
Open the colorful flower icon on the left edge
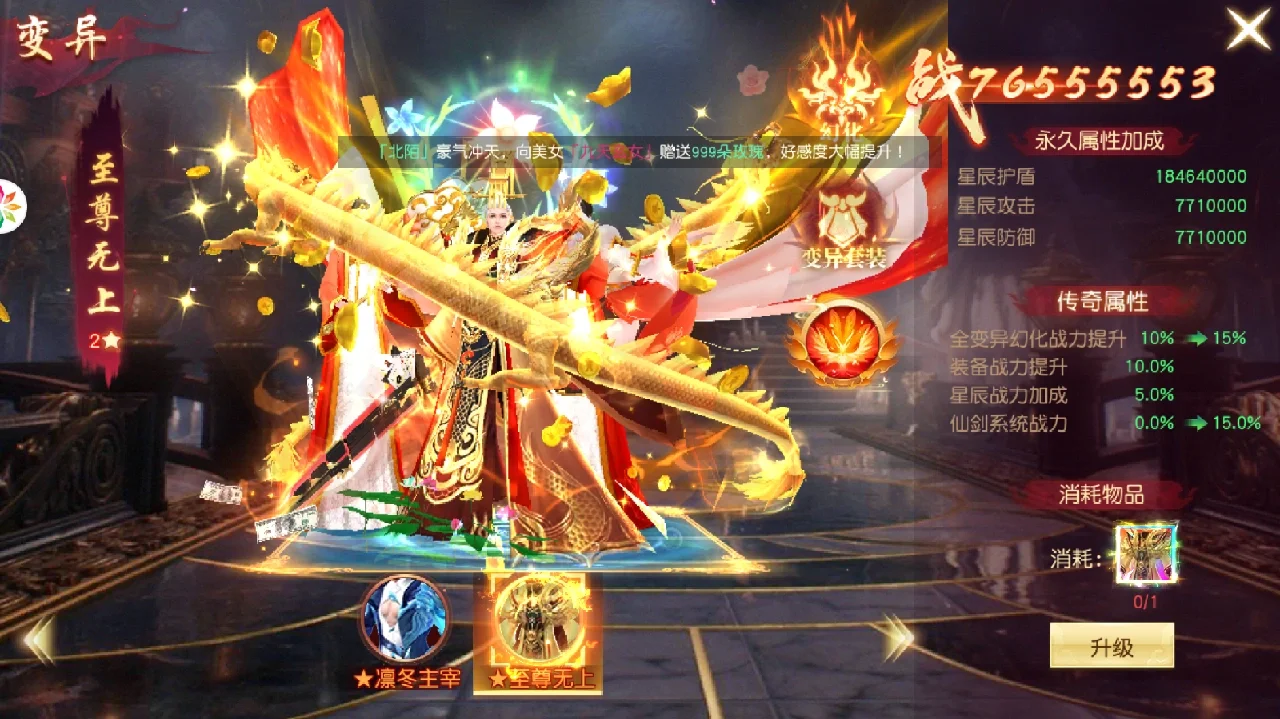click(x=10, y=207)
